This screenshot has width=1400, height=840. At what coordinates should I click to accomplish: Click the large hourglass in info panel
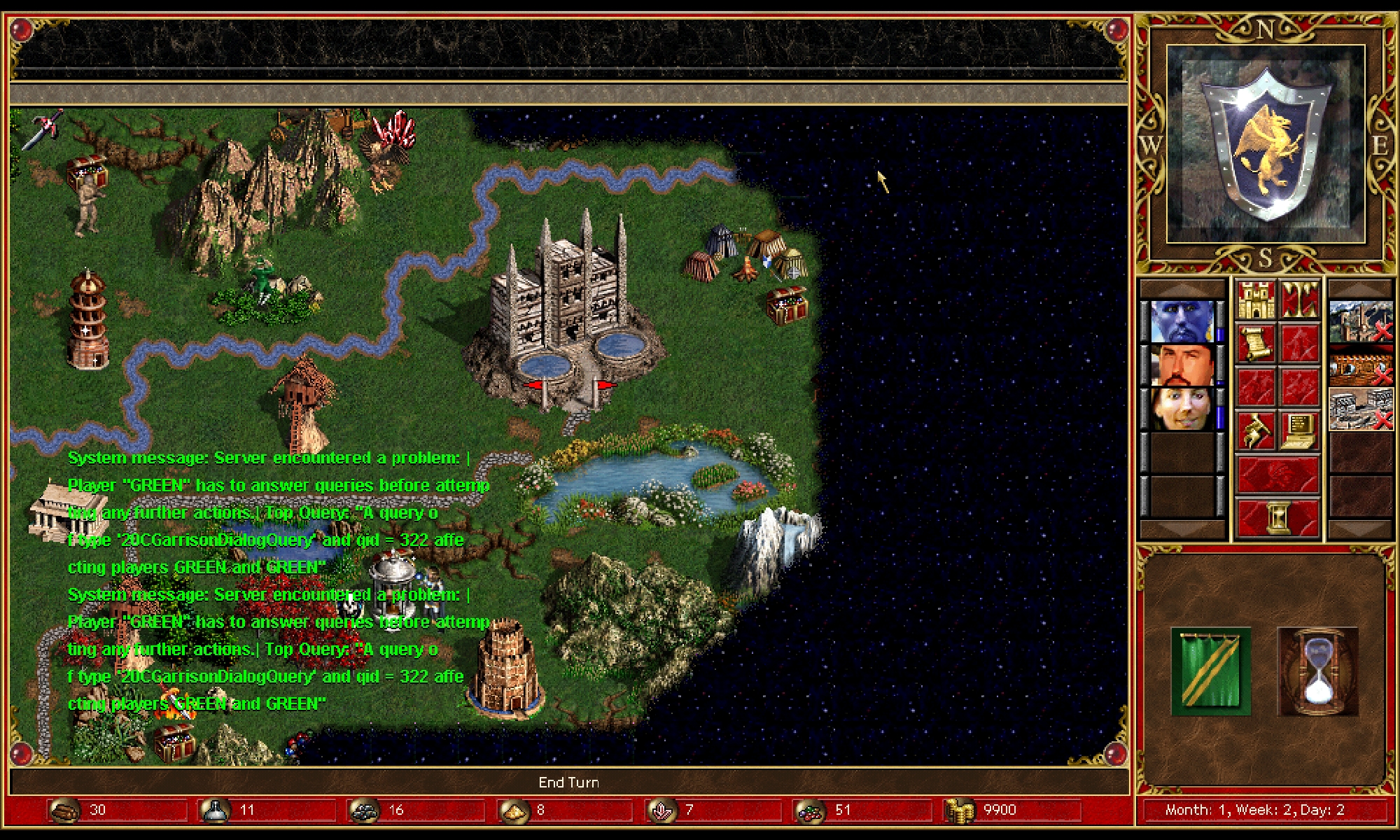(x=1317, y=672)
